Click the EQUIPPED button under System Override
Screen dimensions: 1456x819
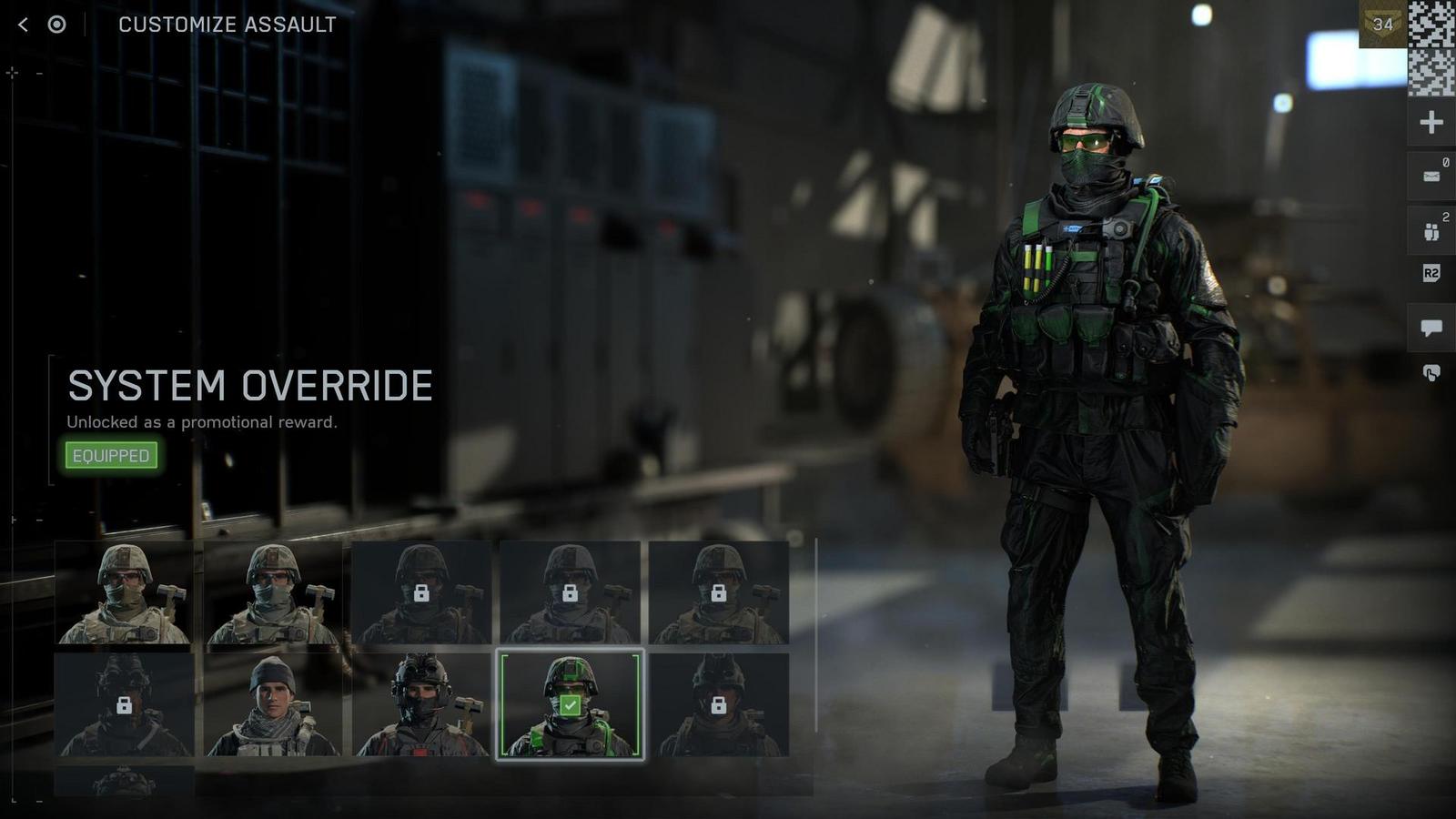click(x=111, y=455)
